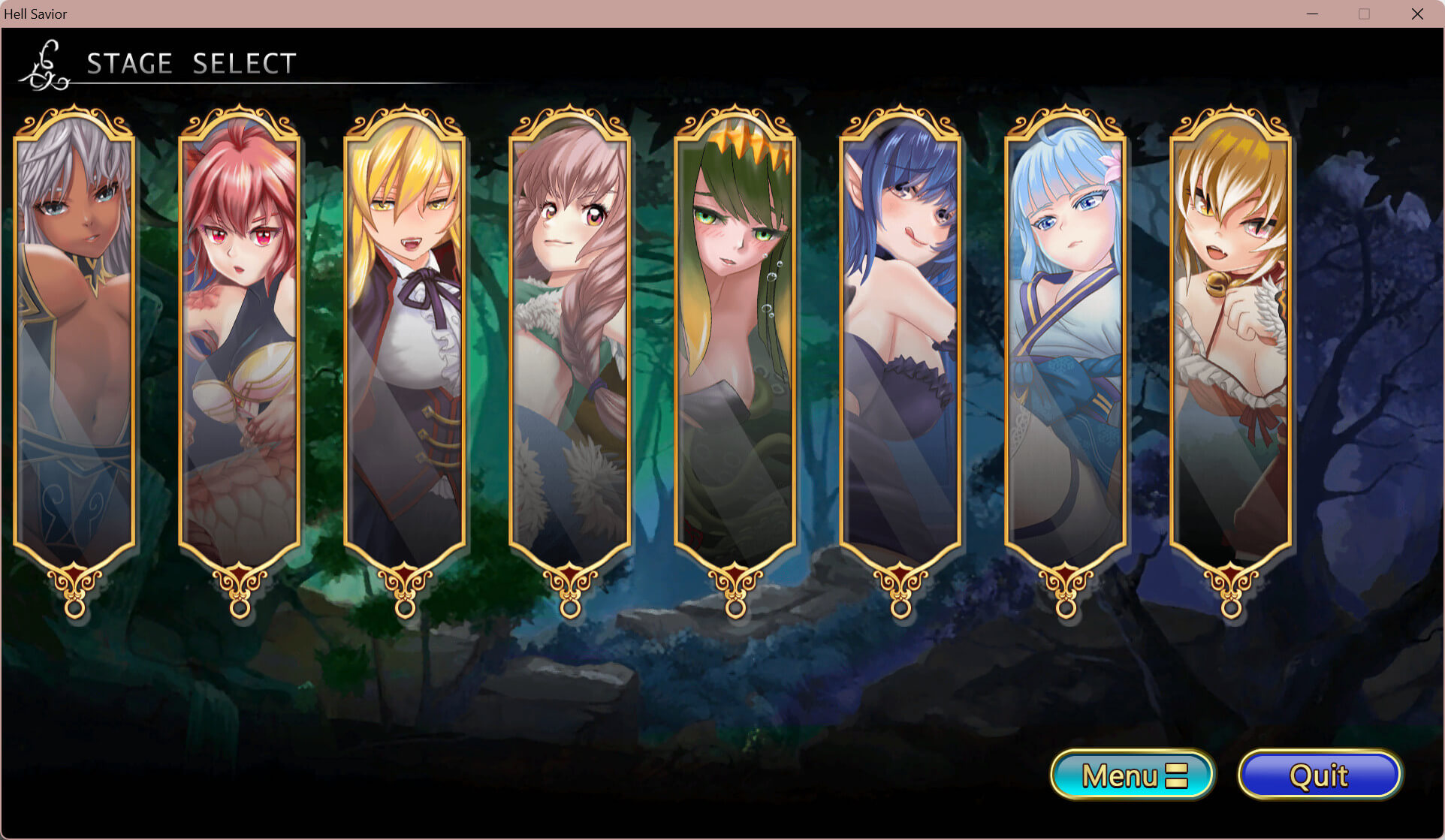Select the silver-haired dark-skinned character stage
The width and height of the screenshot is (1445, 840).
click(74, 338)
